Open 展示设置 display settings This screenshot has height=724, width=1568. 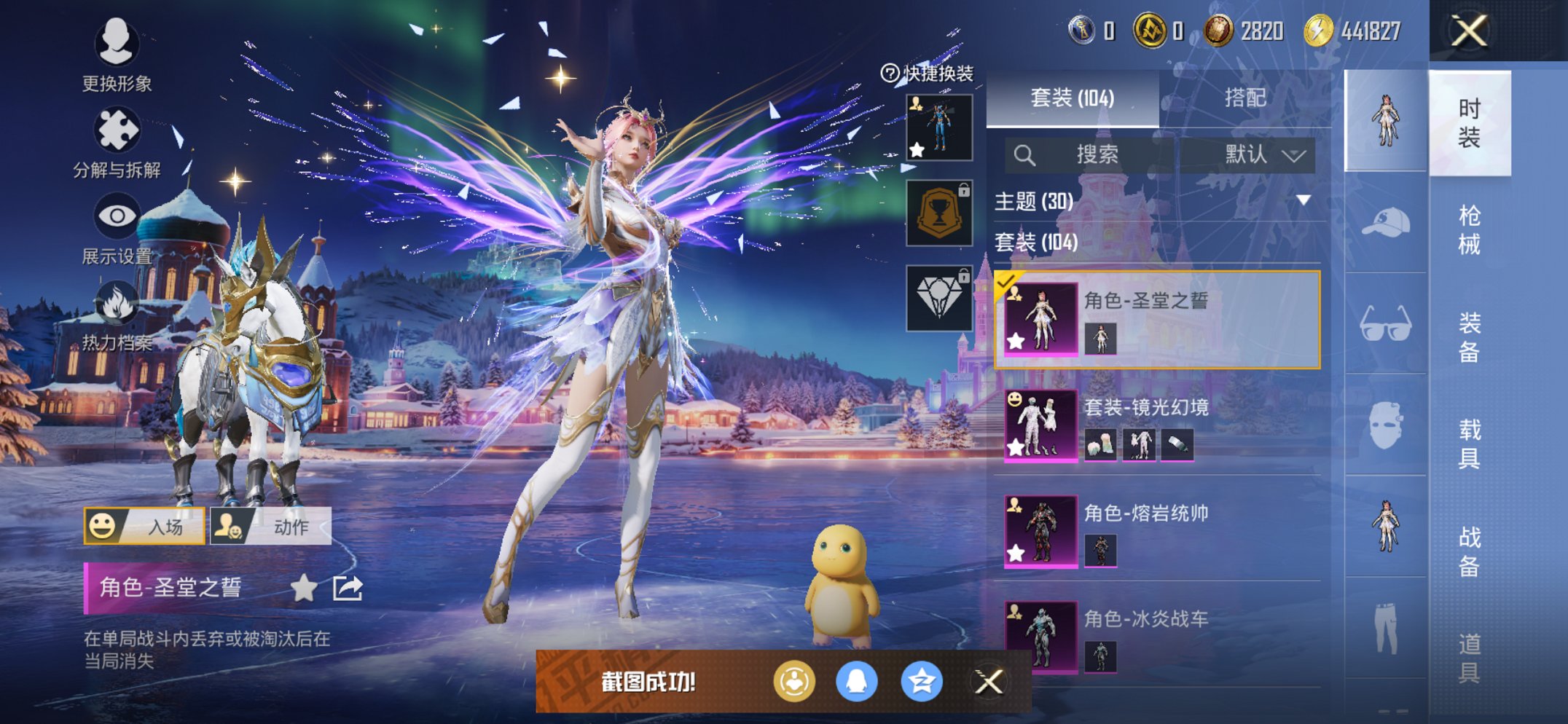point(117,227)
